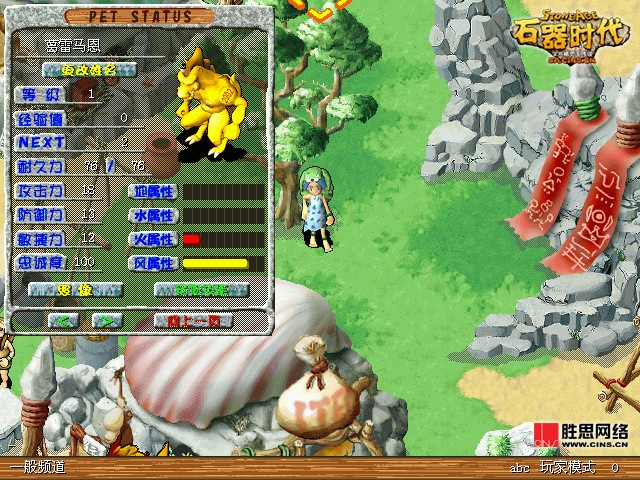640x480 pixels.
Task: Show the previous pet with the left arrow
Action: pyautogui.click(x=65, y=321)
